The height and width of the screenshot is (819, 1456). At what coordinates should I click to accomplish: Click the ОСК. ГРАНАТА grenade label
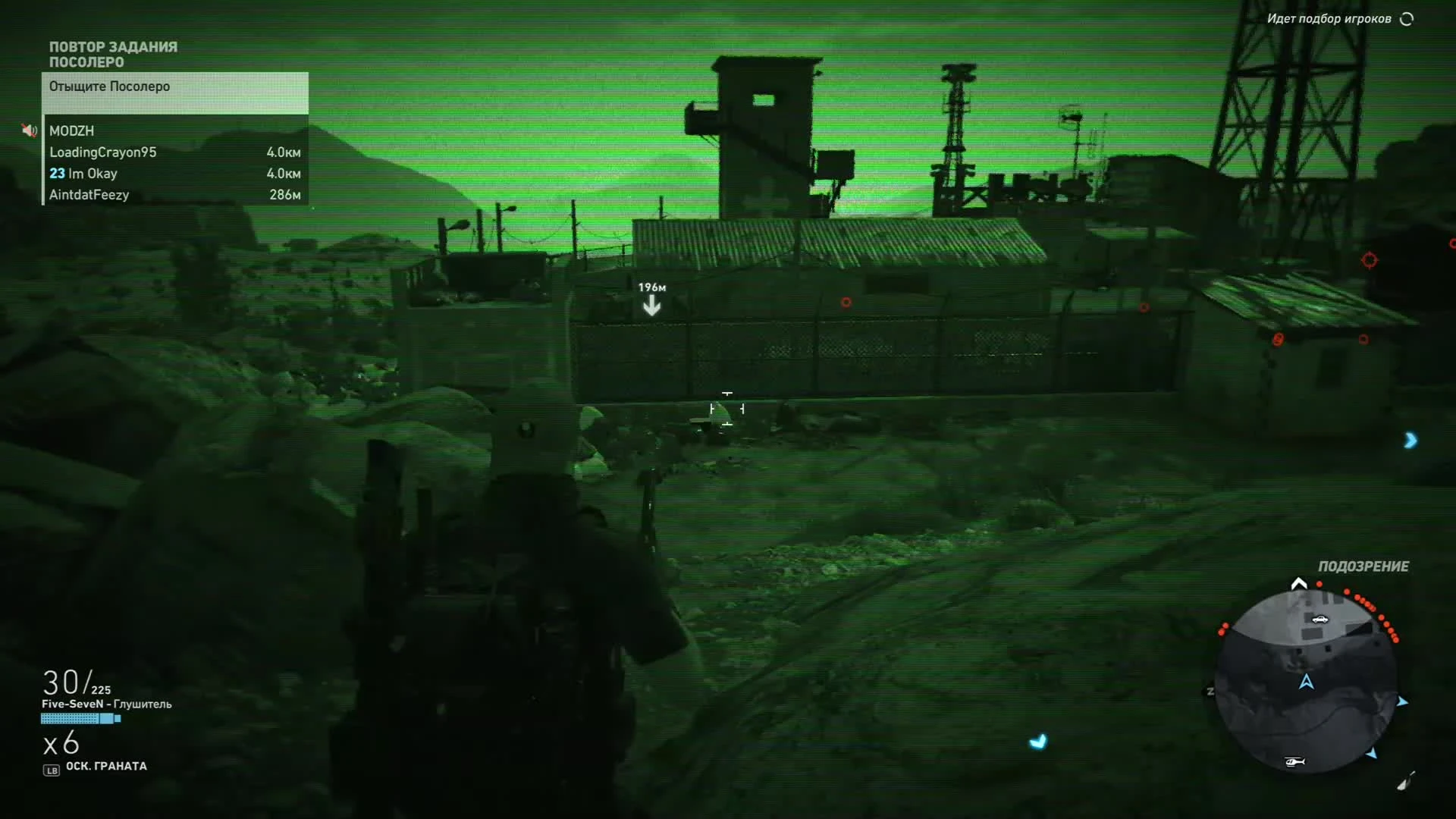pos(108,766)
